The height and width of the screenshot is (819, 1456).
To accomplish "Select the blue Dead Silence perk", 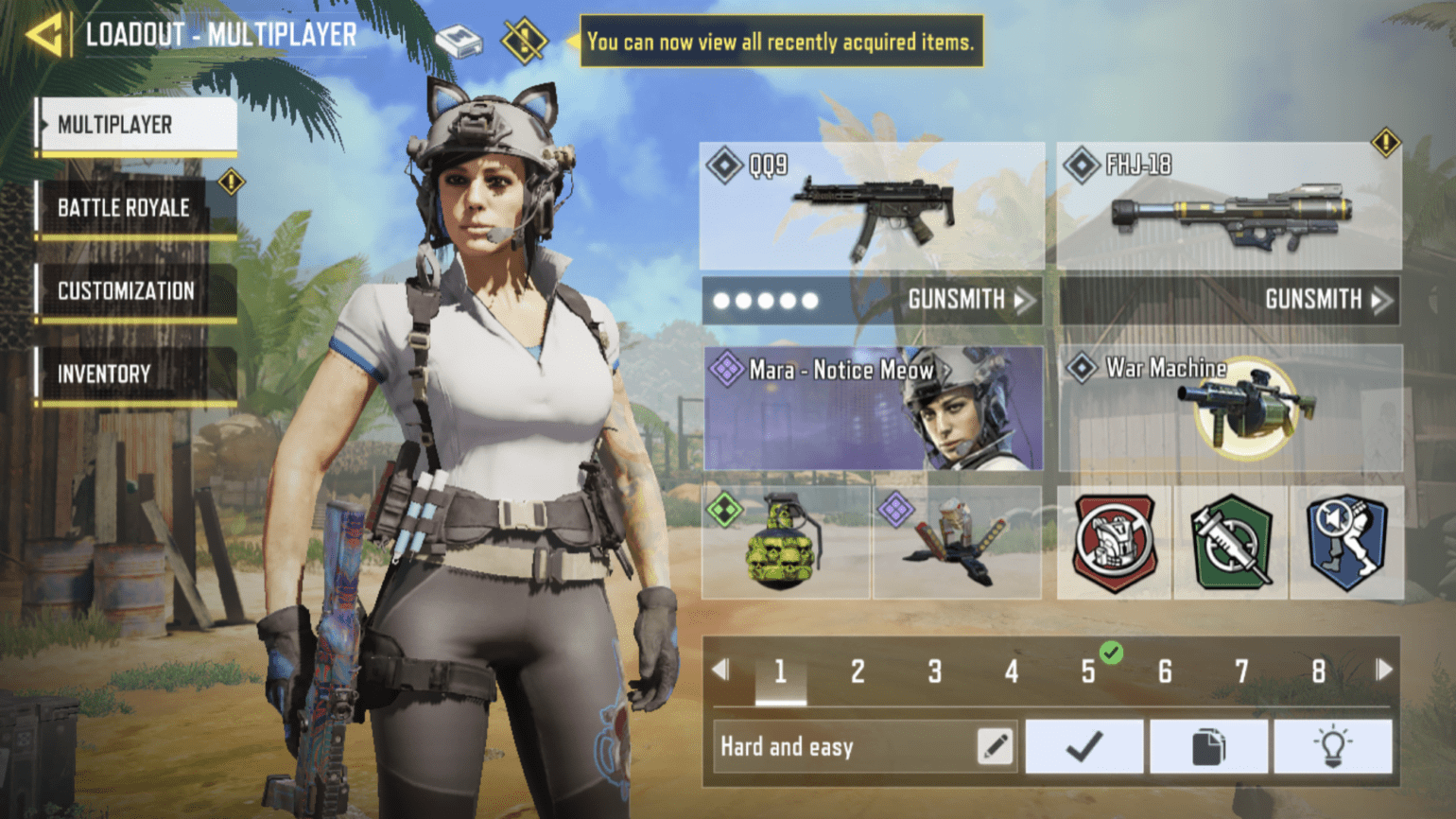I will coord(1347,544).
